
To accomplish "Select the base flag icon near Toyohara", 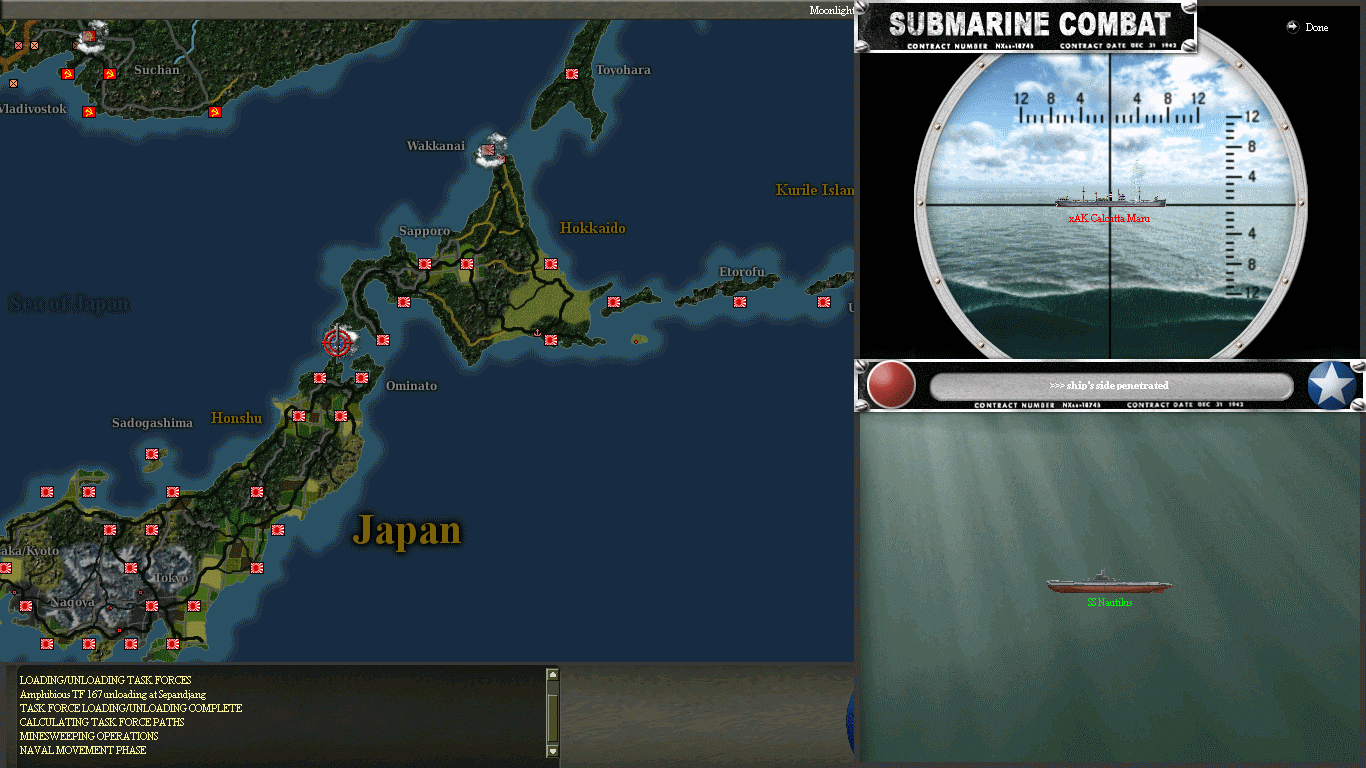I will (571, 73).
